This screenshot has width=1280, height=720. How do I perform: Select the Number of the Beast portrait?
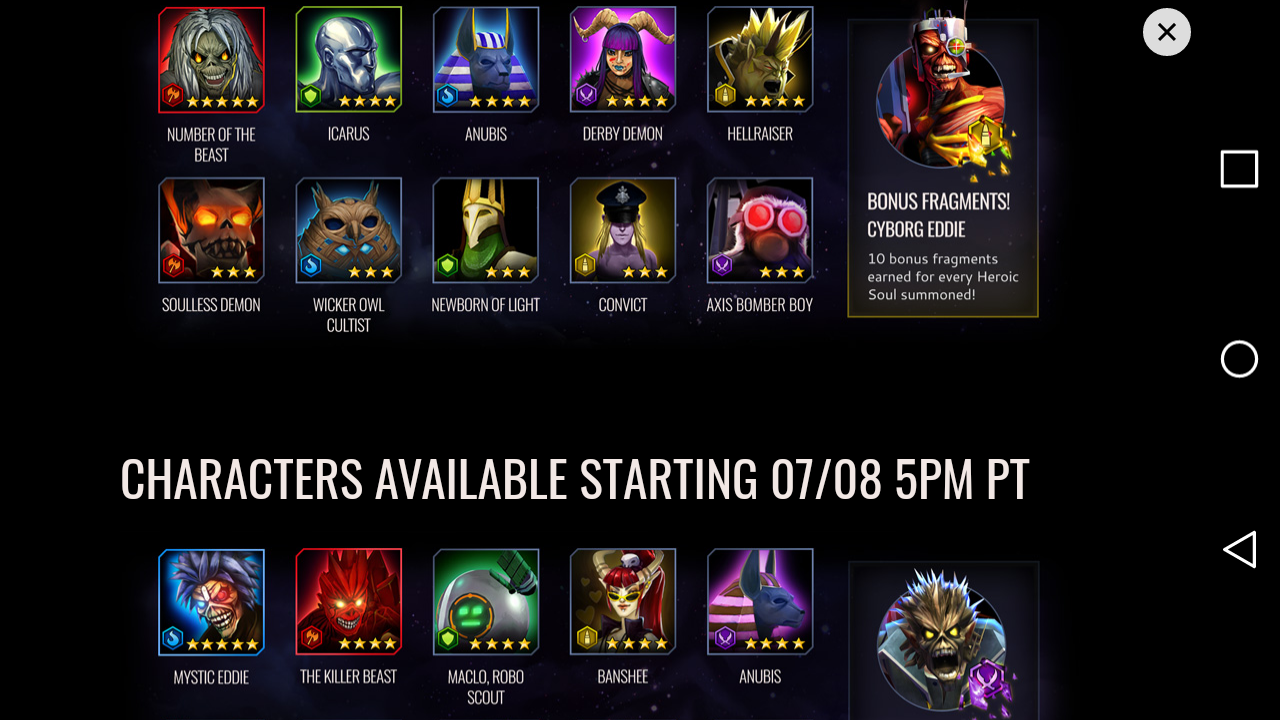211,60
